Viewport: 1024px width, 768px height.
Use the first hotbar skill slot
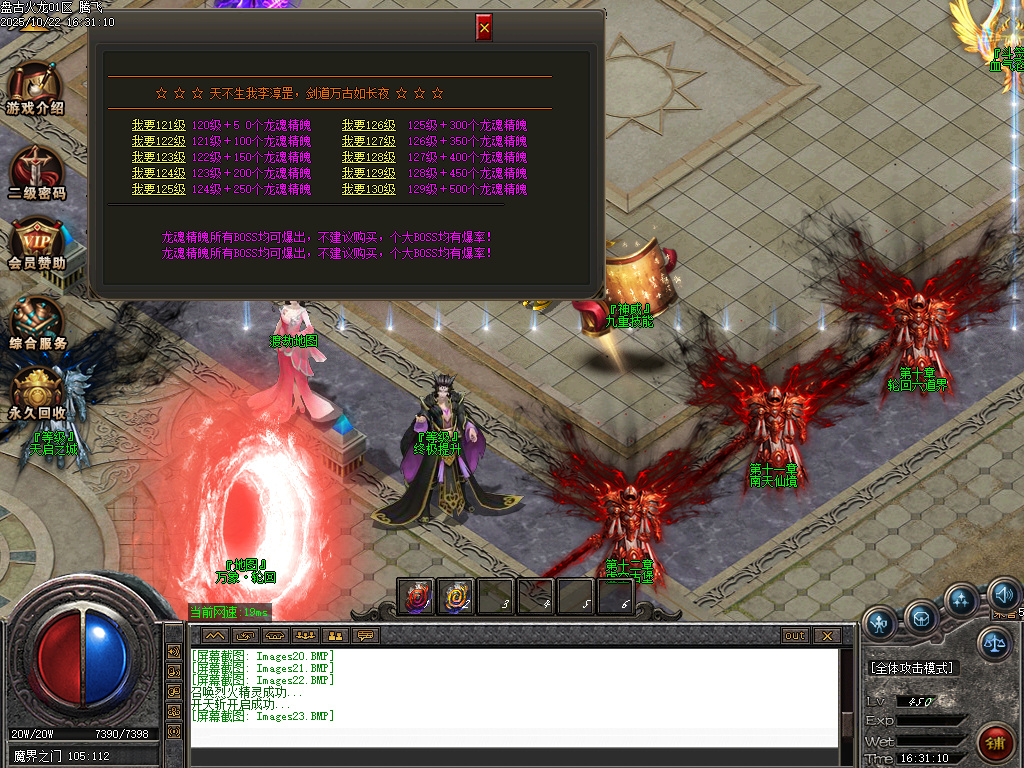pos(416,597)
